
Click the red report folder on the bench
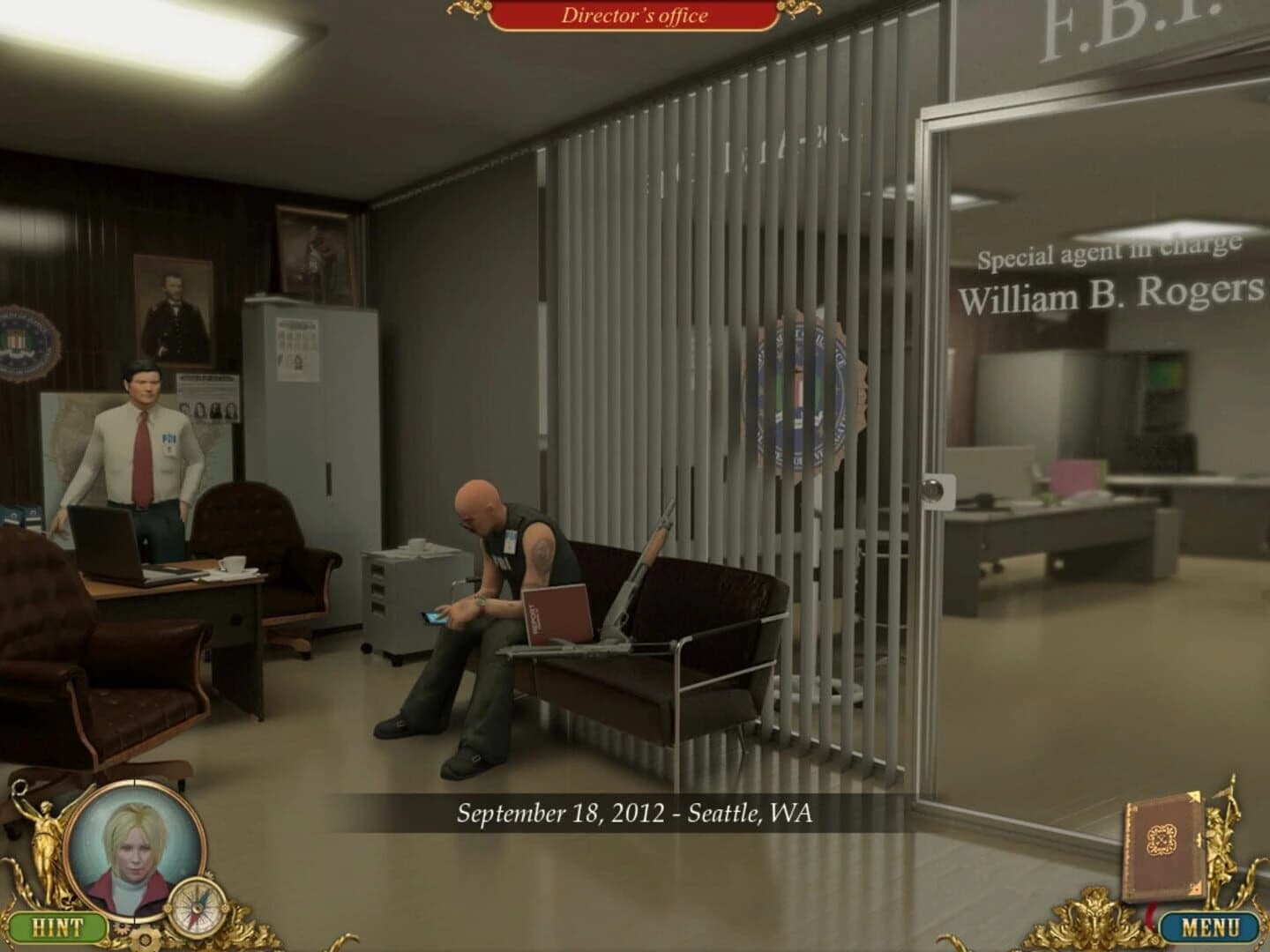(557, 613)
